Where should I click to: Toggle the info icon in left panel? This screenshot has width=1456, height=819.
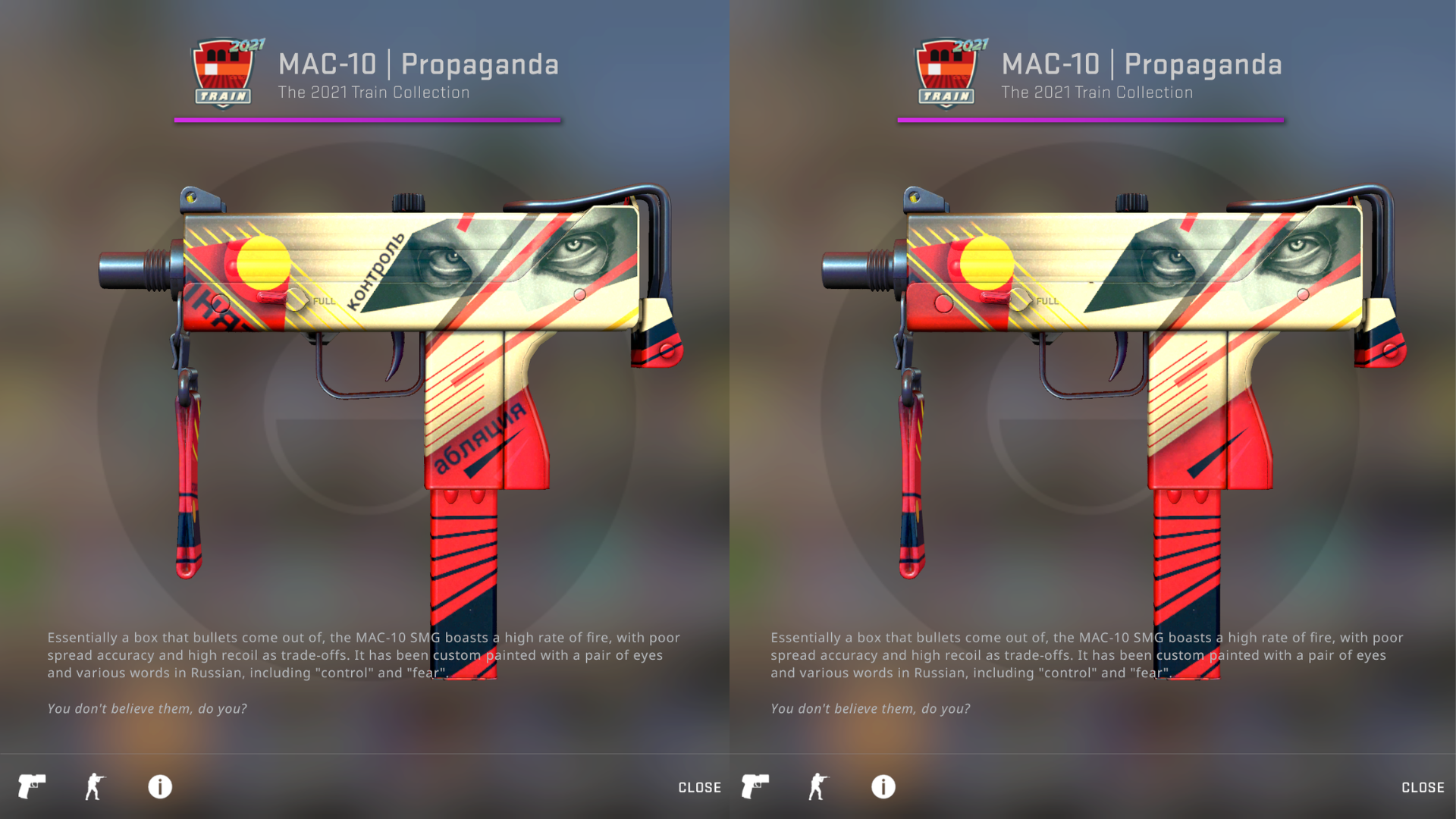tap(160, 786)
